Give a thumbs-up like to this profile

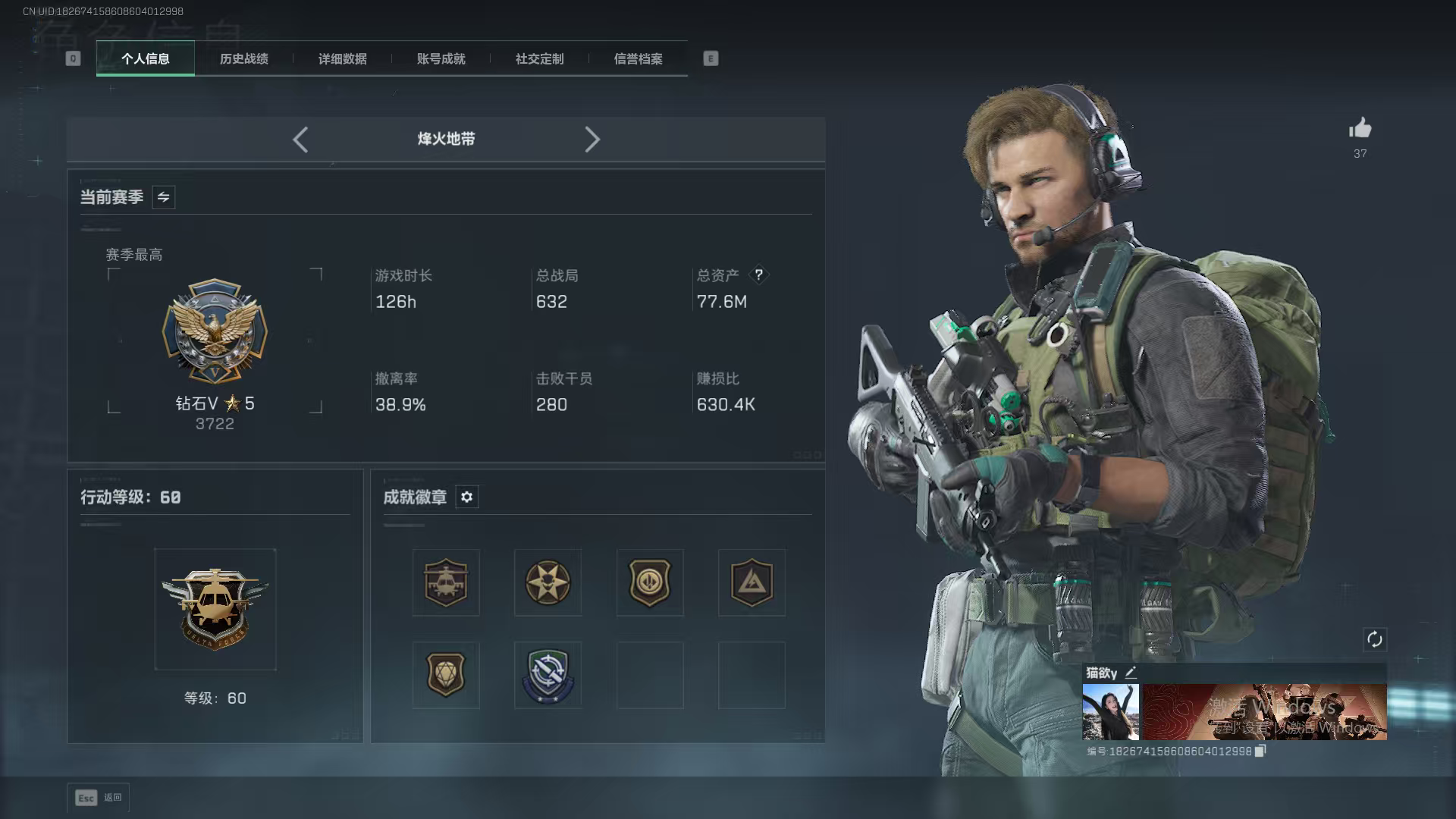click(x=1360, y=129)
